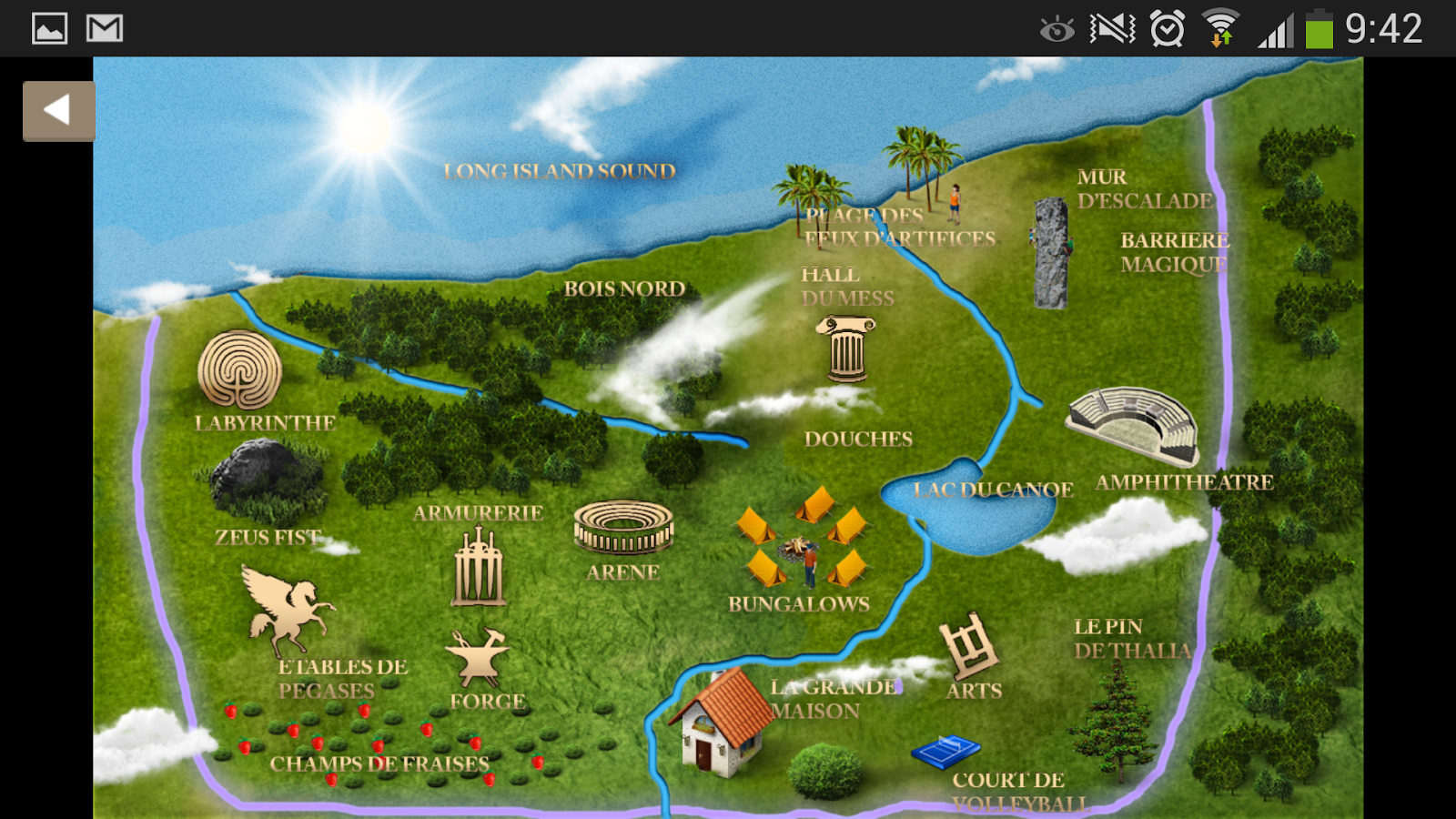
Task: Select the Forge anvil icon
Action: point(477,656)
